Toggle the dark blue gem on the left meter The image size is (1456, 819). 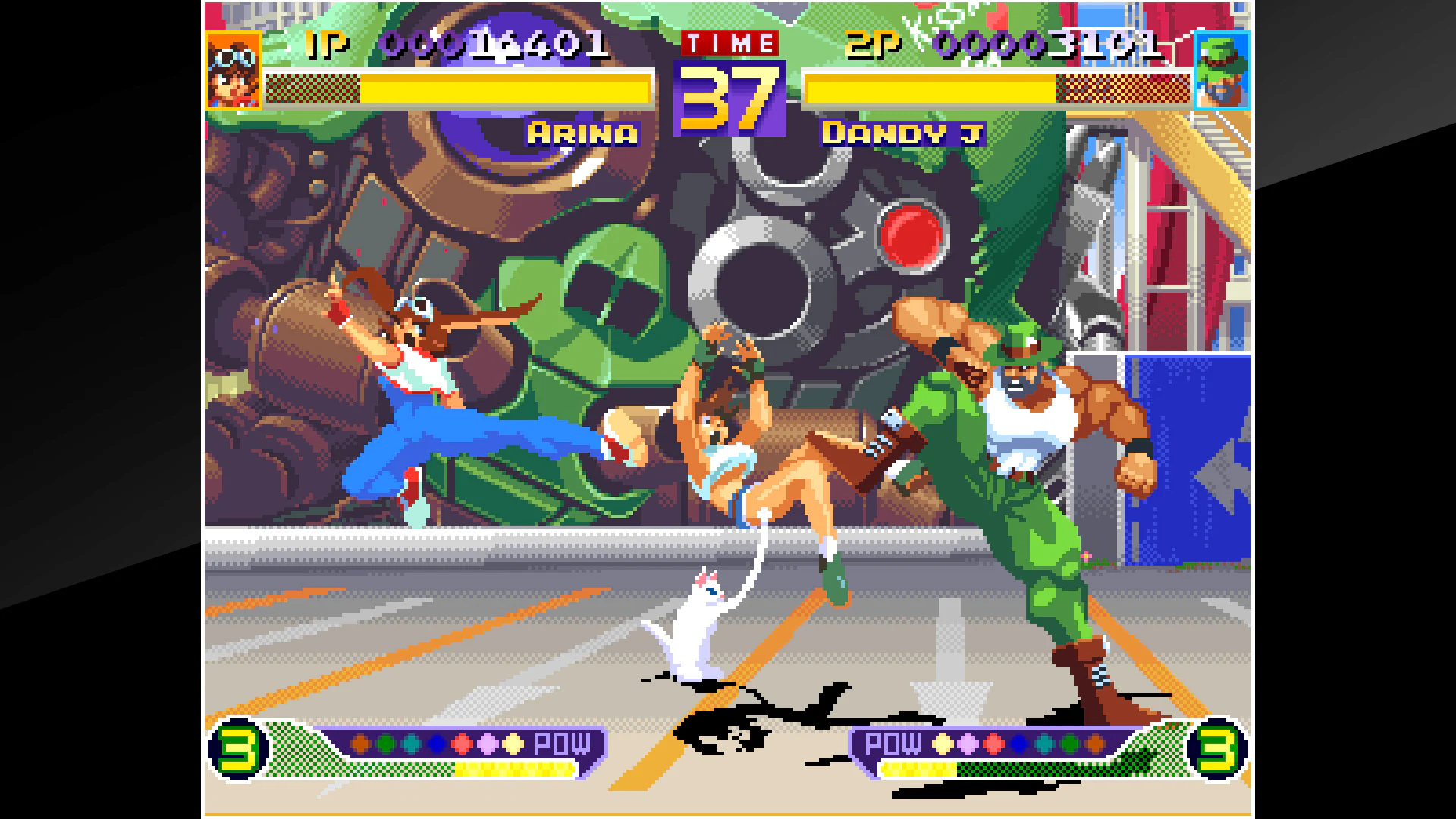pos(438,743)
